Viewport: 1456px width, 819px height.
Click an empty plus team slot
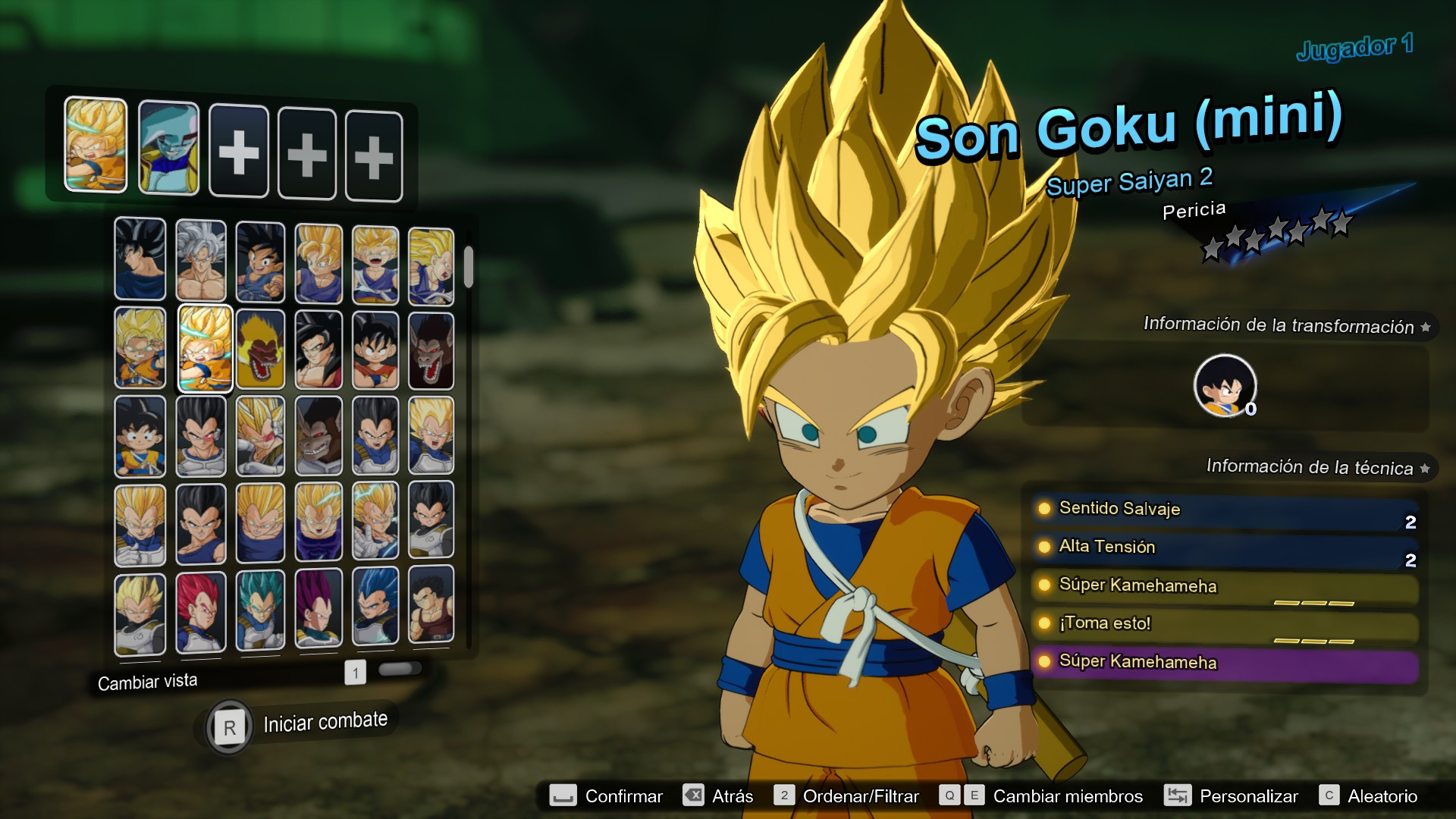(239, 149)
